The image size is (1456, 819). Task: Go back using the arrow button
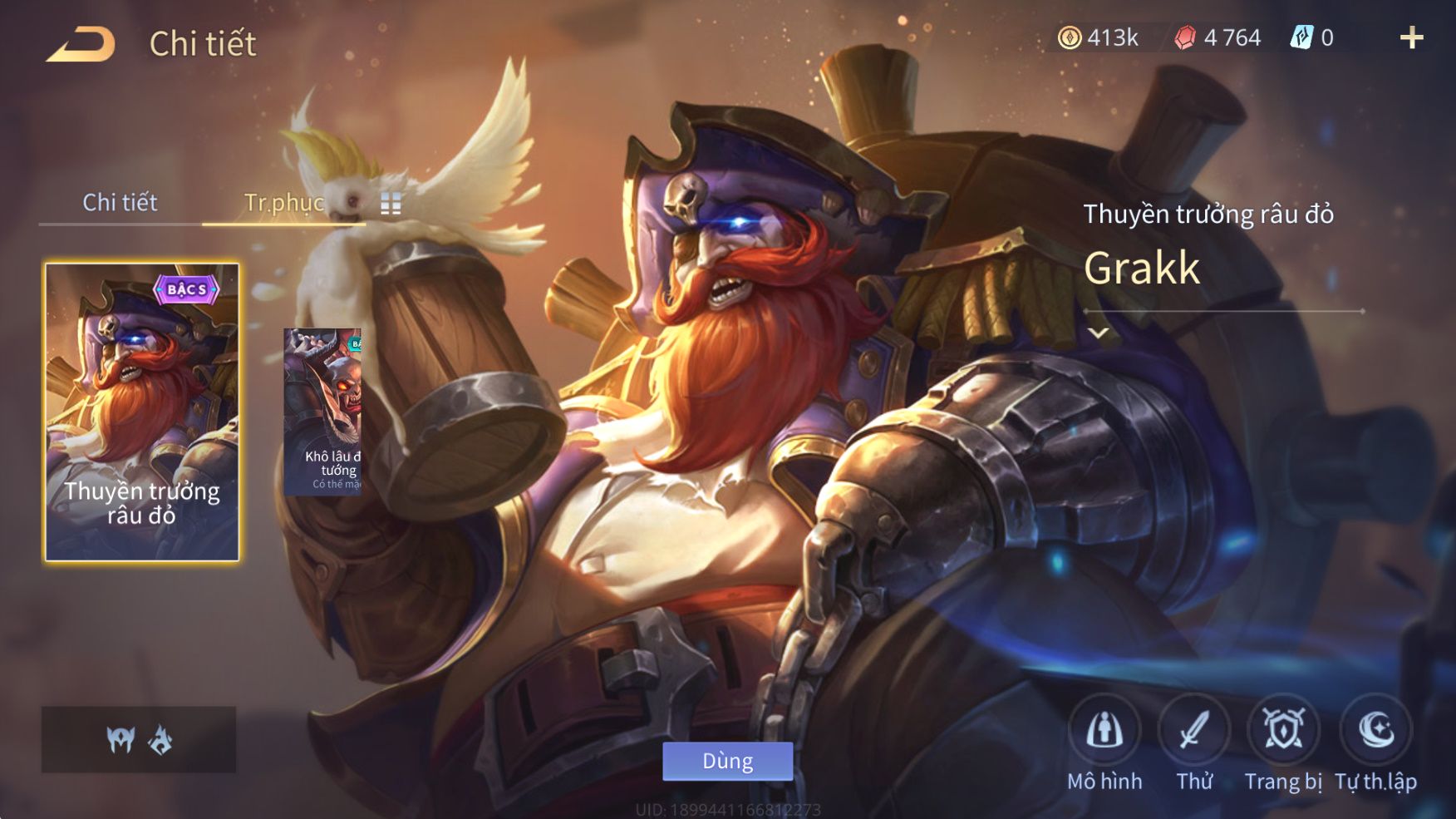(x=81, y=44)
